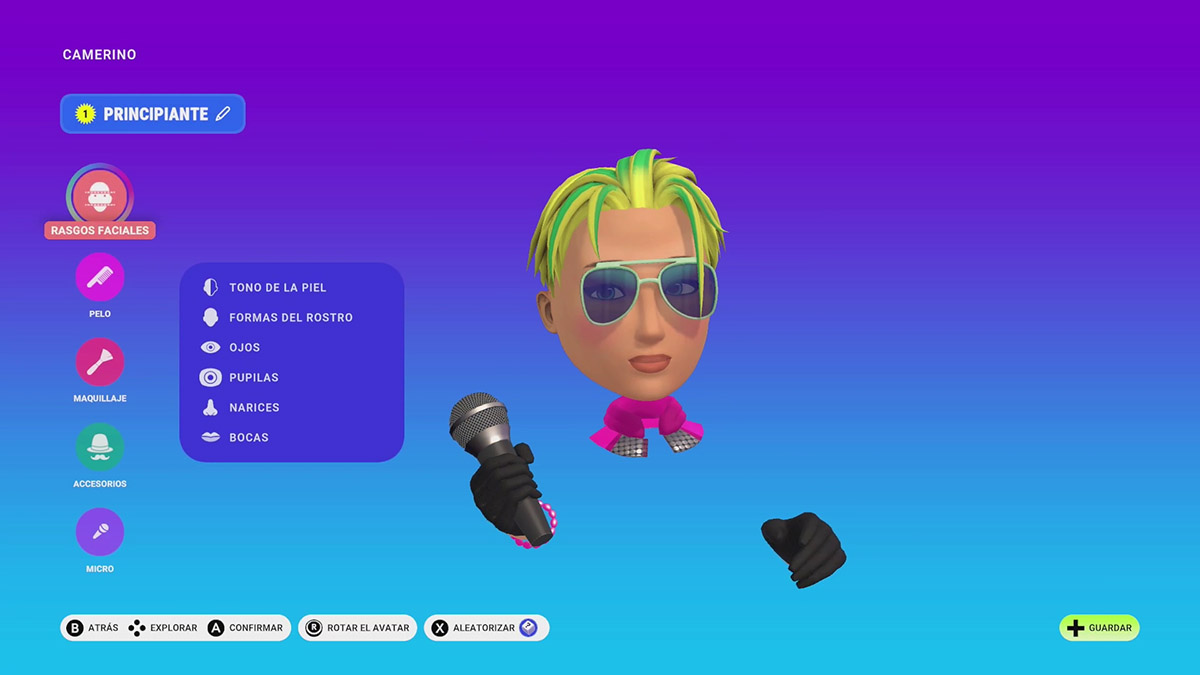Choose the Accesorios category
The image size is (1200, 675).
pos(100,447)
